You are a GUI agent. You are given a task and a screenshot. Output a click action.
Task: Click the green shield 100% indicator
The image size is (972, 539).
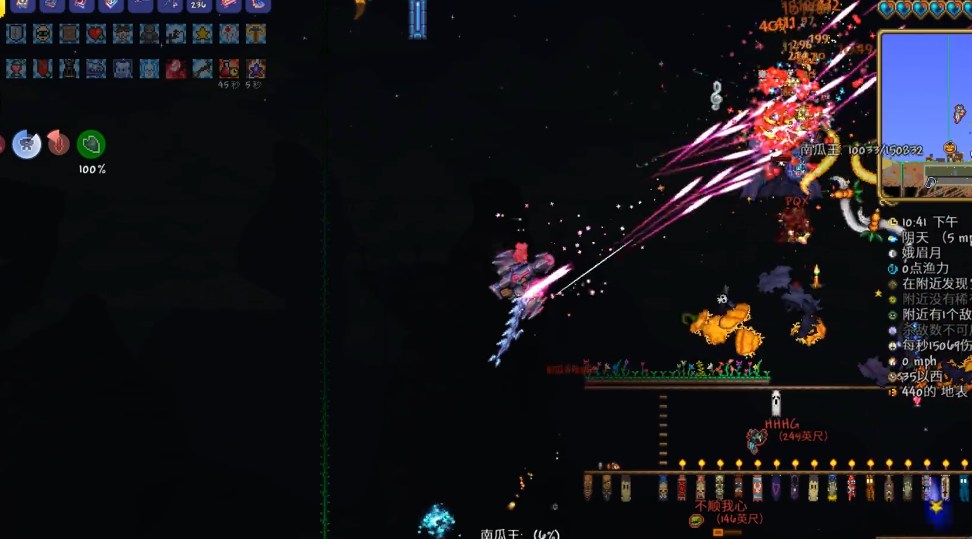(91, 145)
